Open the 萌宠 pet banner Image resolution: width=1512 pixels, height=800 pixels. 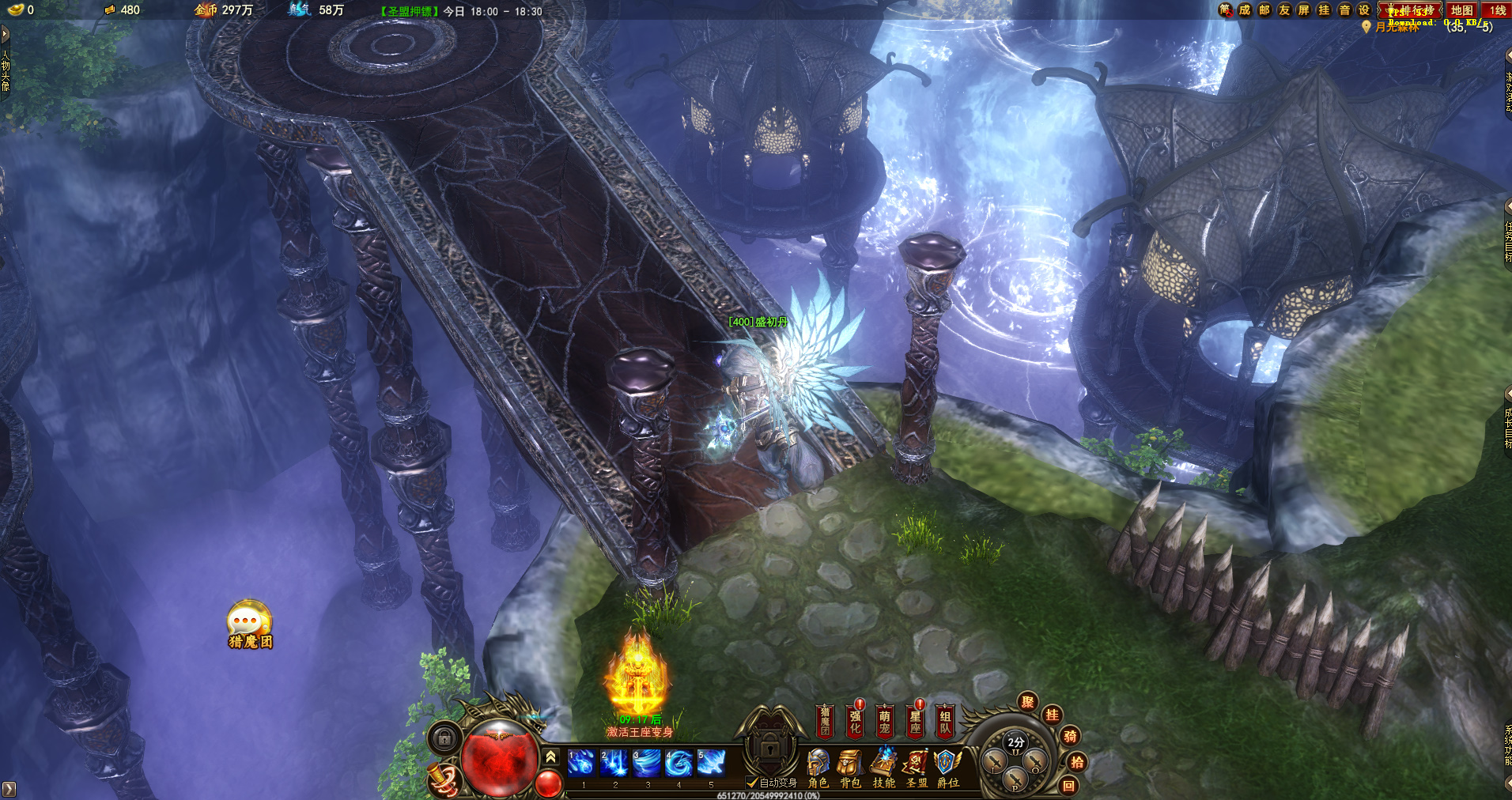[885, 721]
